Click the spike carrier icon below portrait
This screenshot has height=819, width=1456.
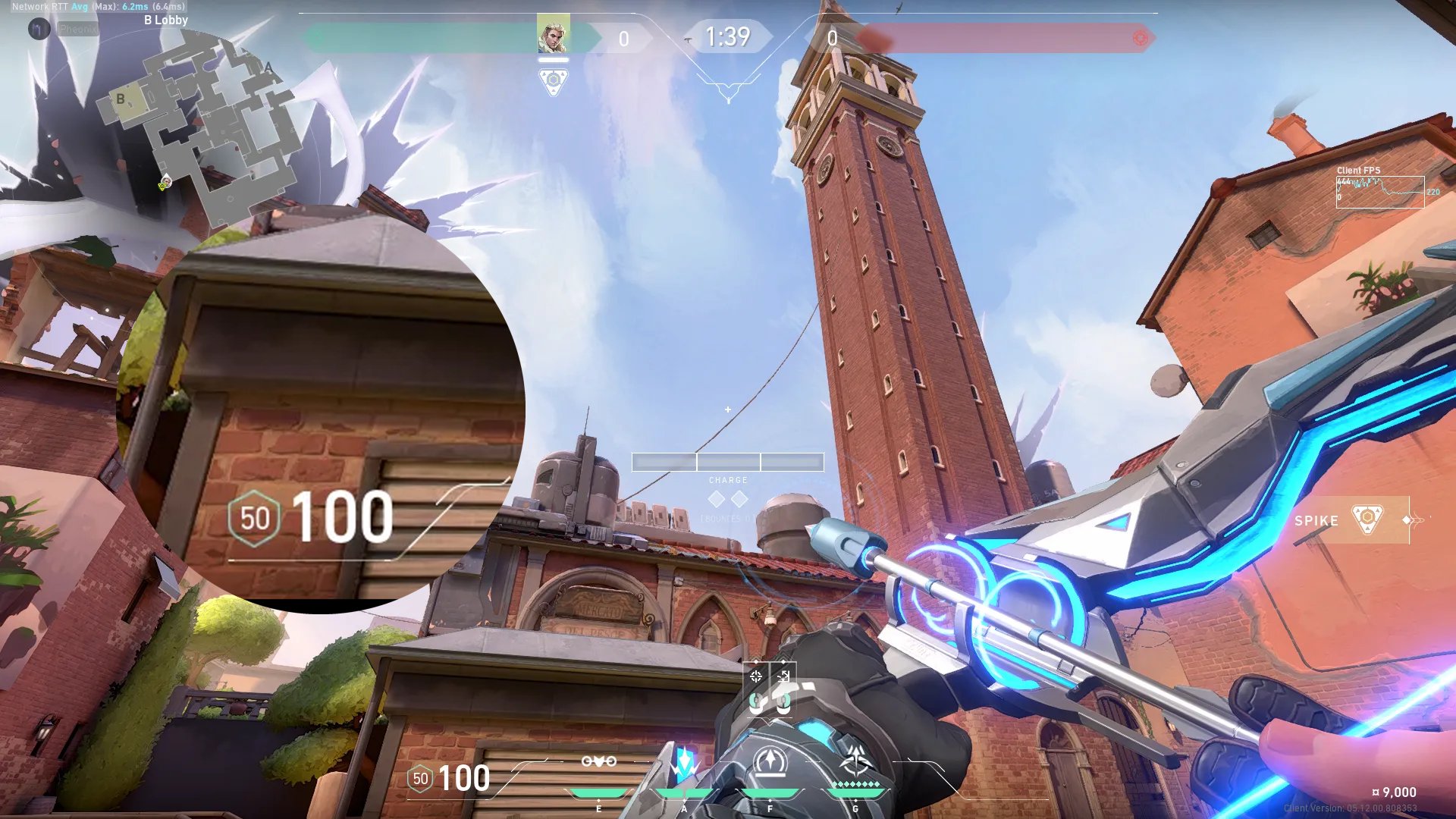pyautogui.click(x=553, y=80)
